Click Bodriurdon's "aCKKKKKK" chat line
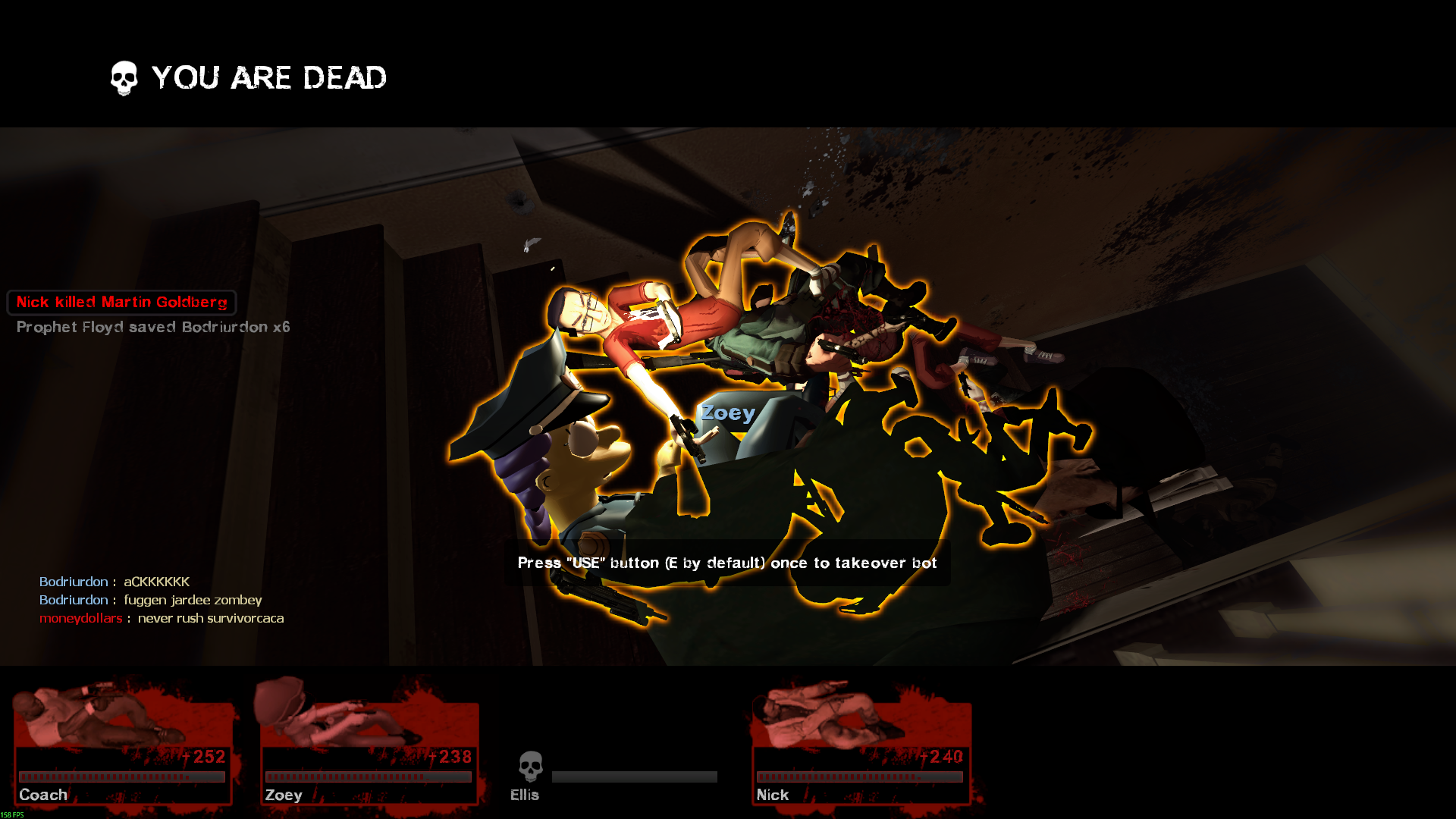Screen dimensions: 1456x819 (x=115, y=582)
